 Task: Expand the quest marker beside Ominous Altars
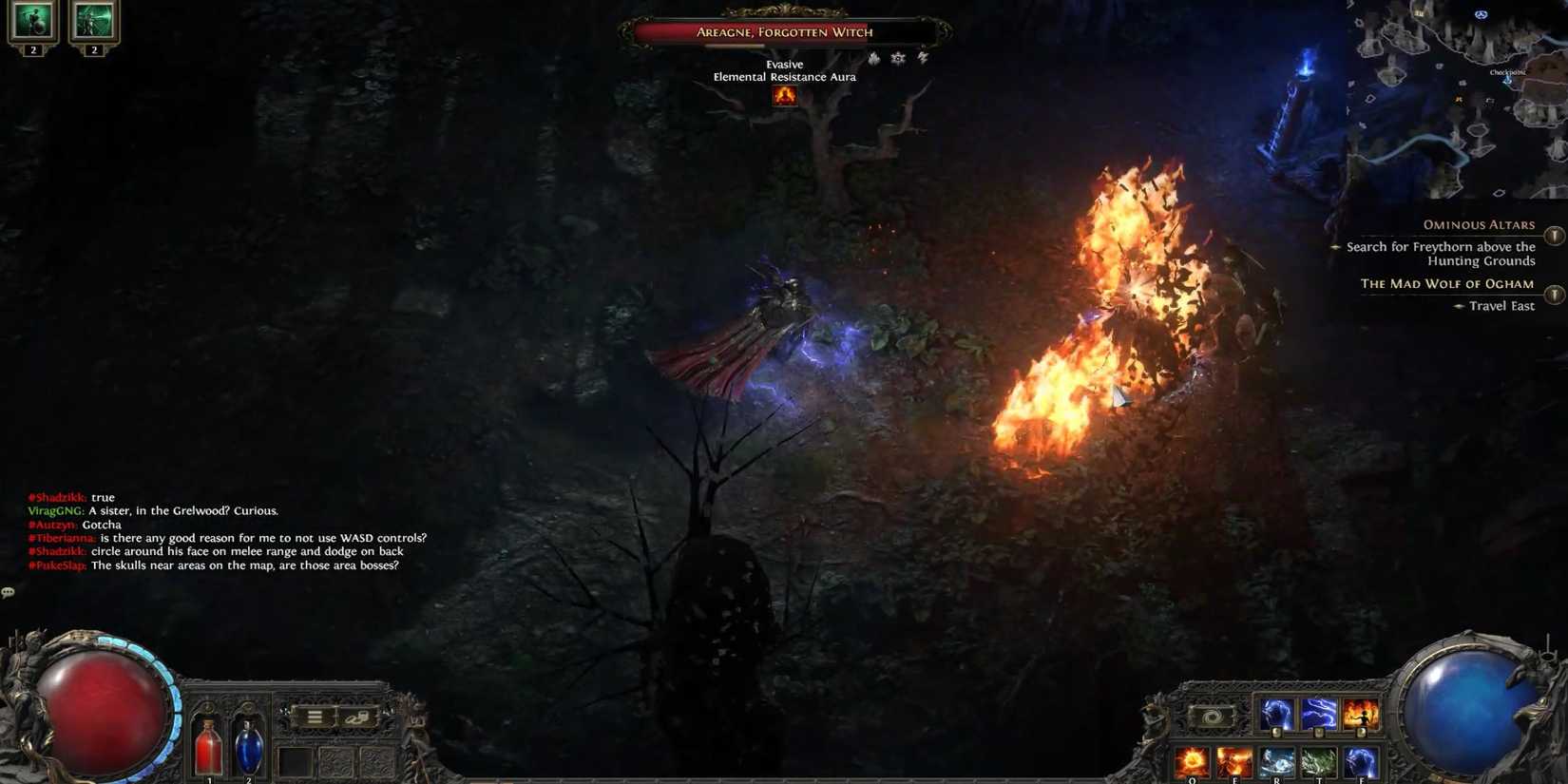click(1555, 235)
